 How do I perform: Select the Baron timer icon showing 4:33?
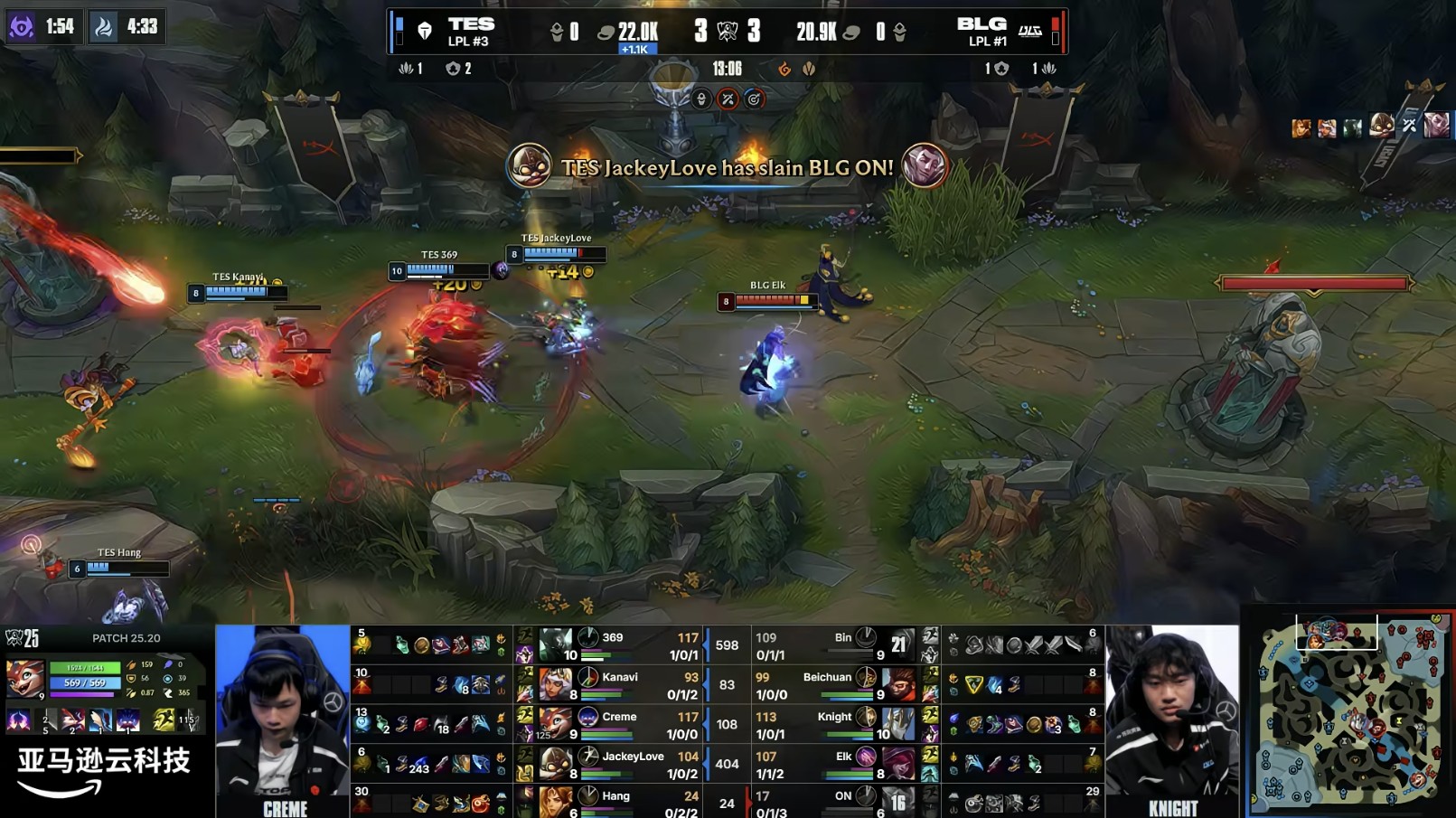pyautogui.click(x=104, y=27)
